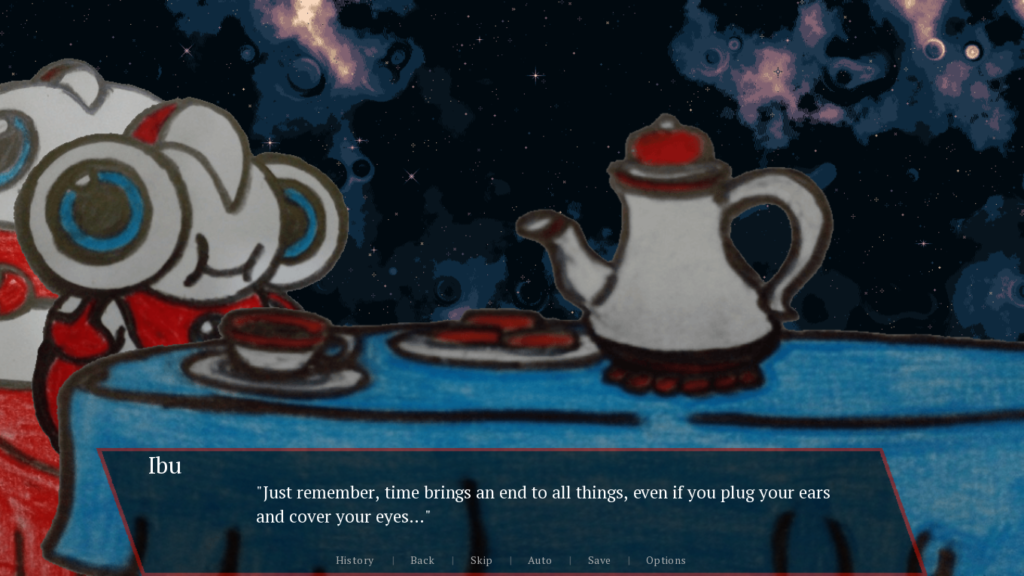
Task: Open the Save menu
Action: coord(599,560)
